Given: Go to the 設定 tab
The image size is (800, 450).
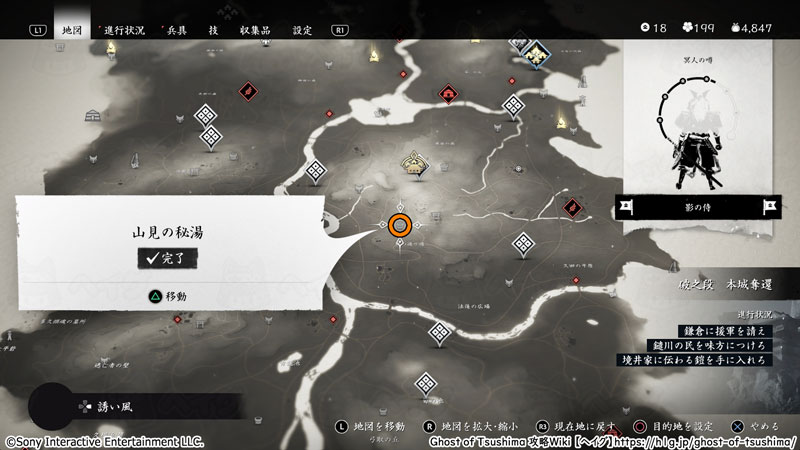Looking at the screenshot, I should pos(302,30).
